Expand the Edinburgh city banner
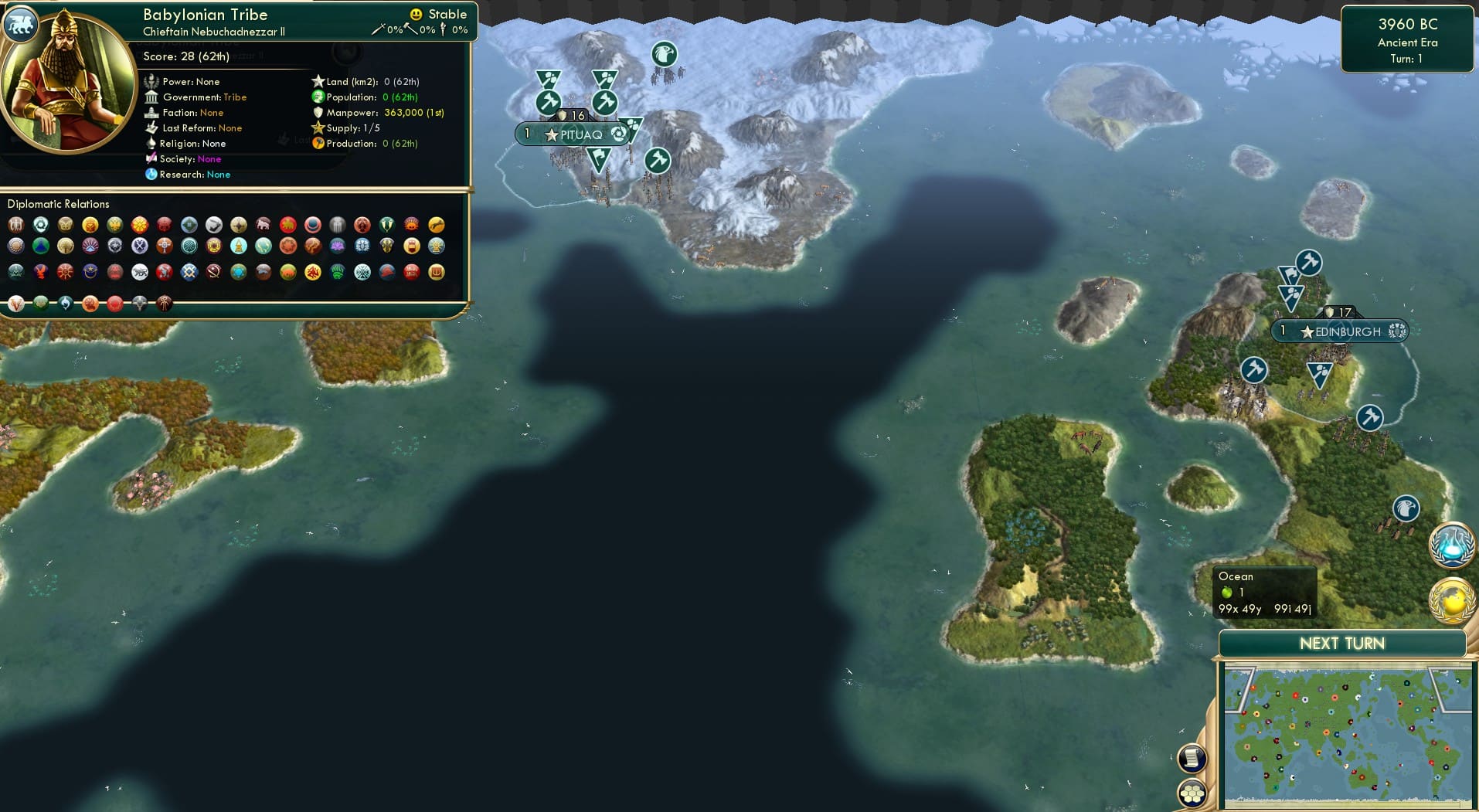Screen dimensions: 1479x812 pyautogui.click(x=1338, y=331)
